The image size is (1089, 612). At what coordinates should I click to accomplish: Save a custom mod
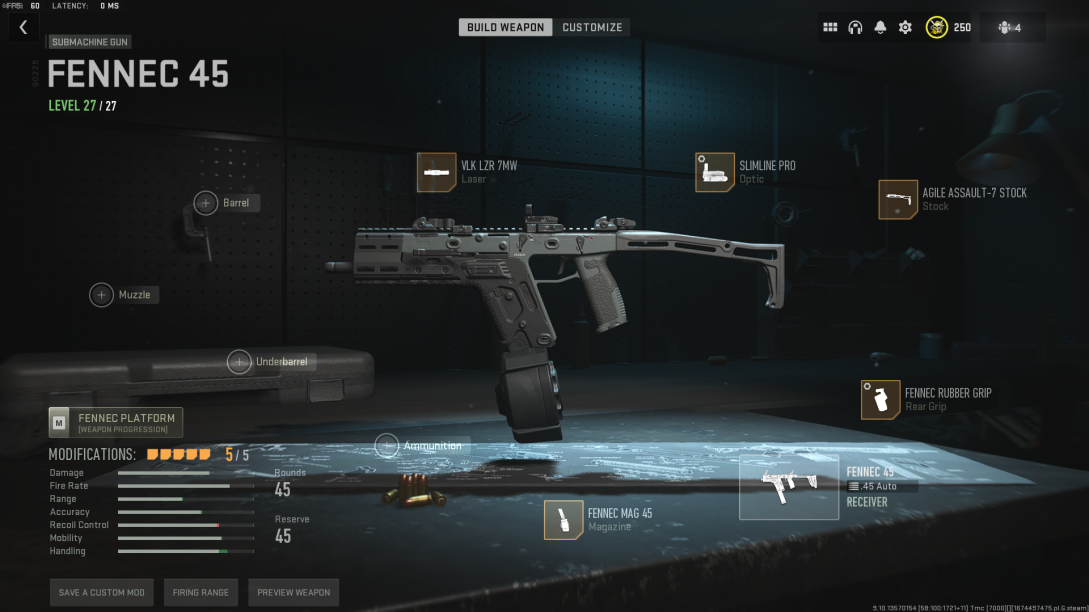pos(101,593)
